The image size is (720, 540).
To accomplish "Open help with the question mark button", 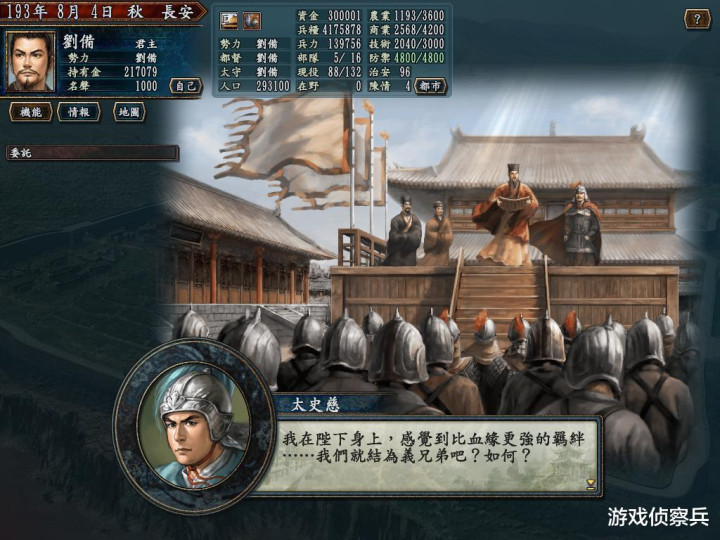I will click(697, 19).
